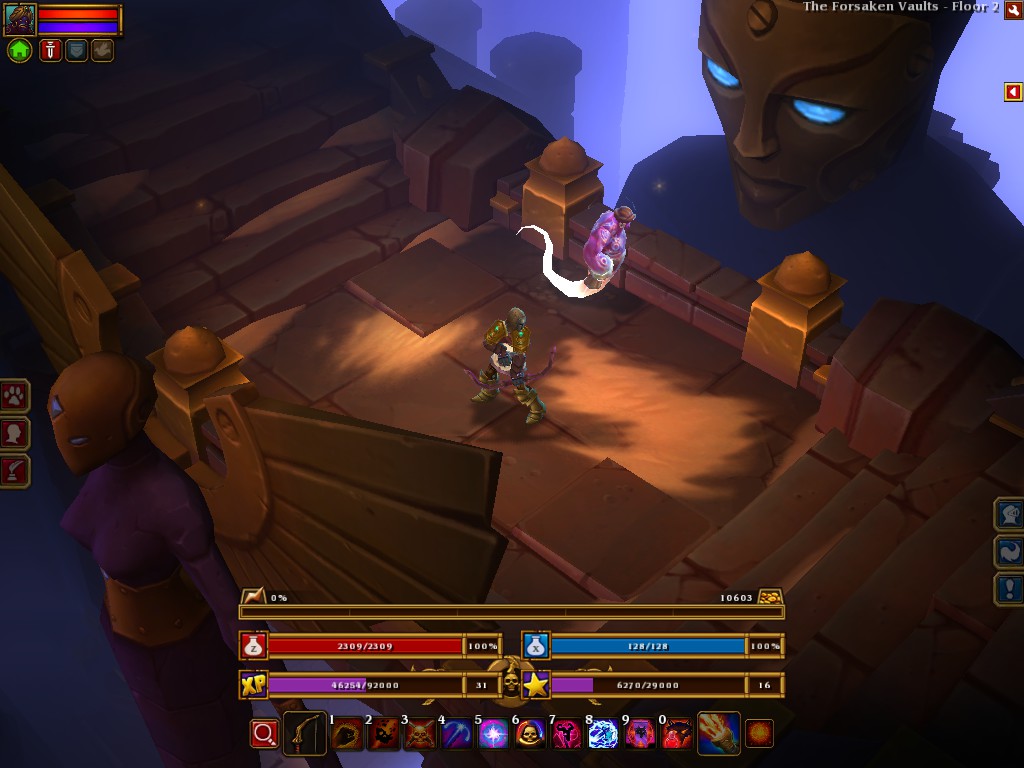Viewport: 1024px width, 768px height.
Task: Expand the red arrow side panel
Action: click(1013, 92)
